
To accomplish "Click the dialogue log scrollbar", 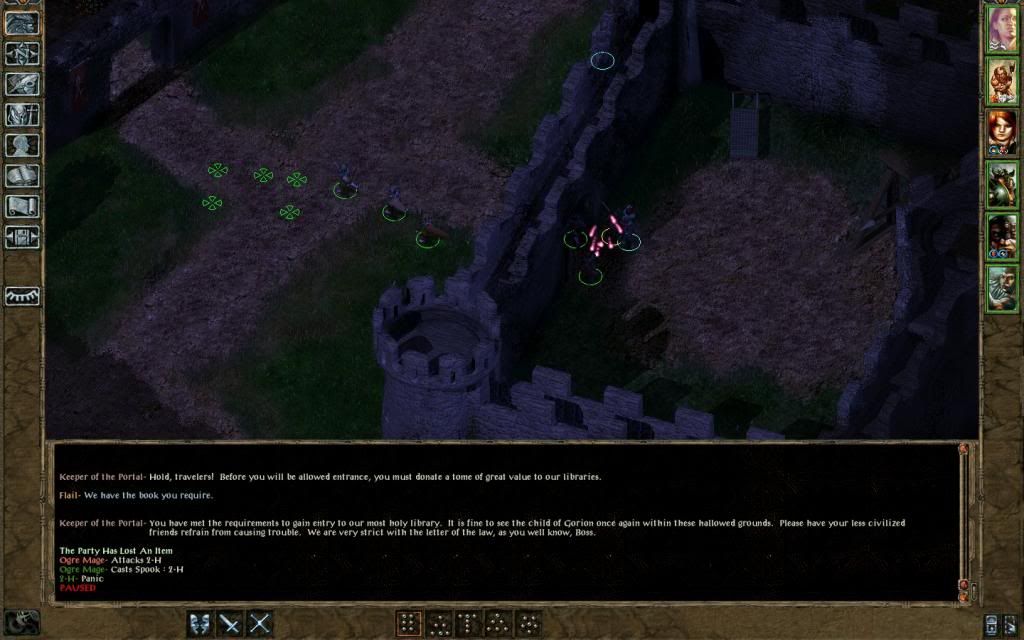I will [964, 520].
